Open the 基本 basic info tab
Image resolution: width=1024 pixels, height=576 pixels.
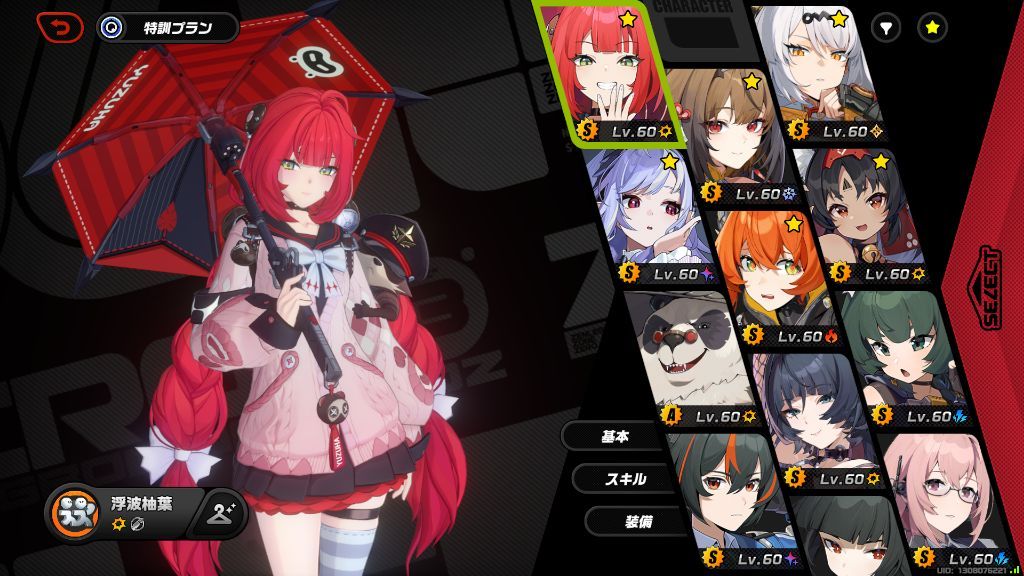[615, 436]
